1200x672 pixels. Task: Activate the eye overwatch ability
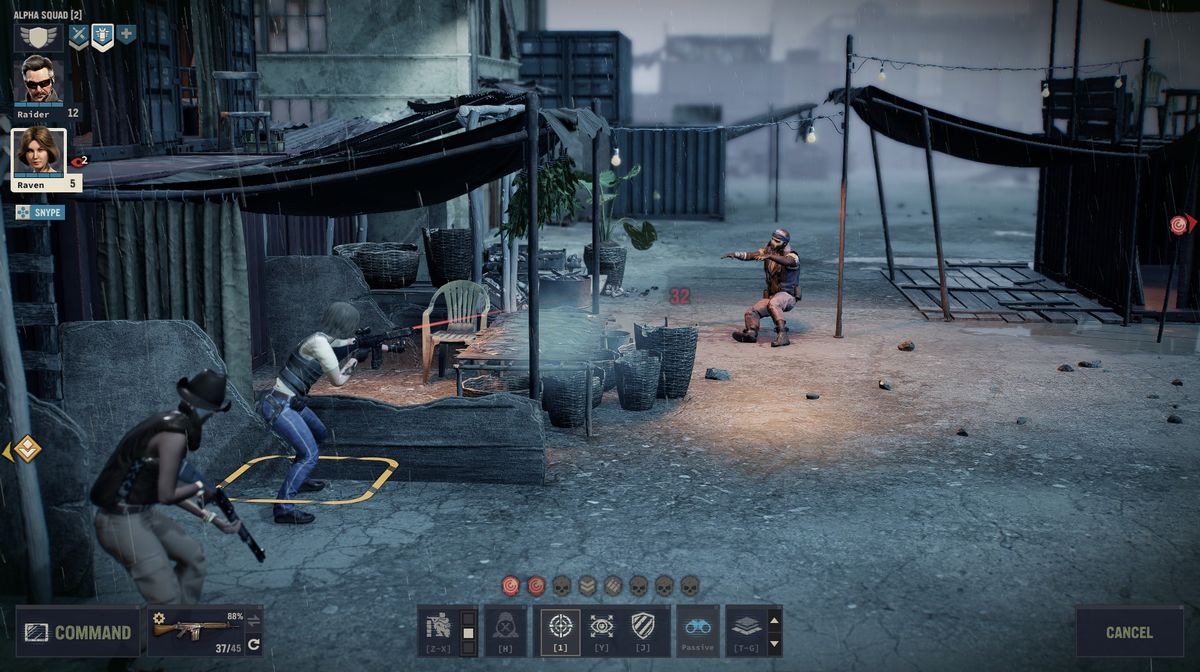point(601,627)
